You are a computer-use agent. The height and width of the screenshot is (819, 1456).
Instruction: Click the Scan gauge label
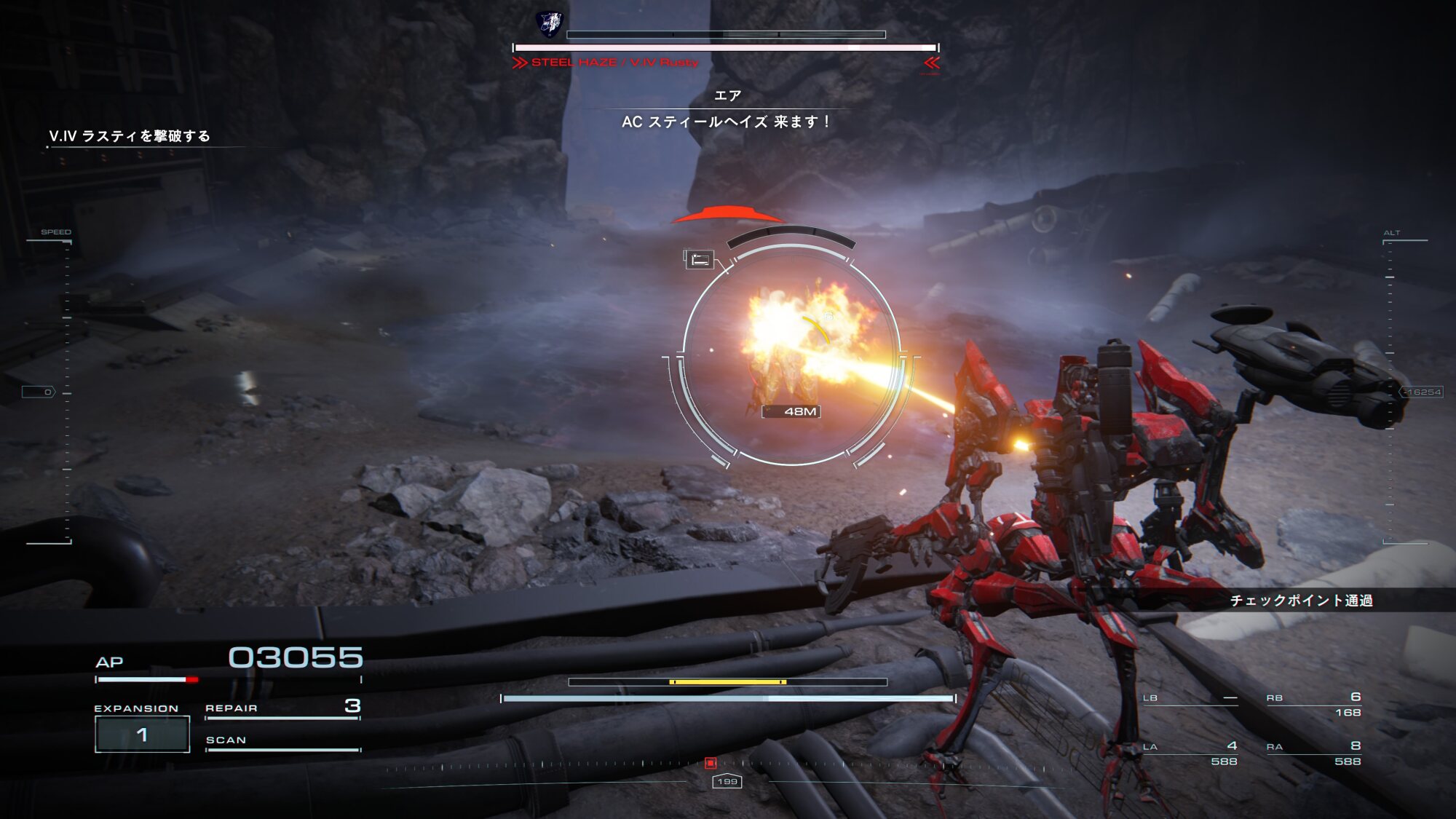(x=226, y=740)
